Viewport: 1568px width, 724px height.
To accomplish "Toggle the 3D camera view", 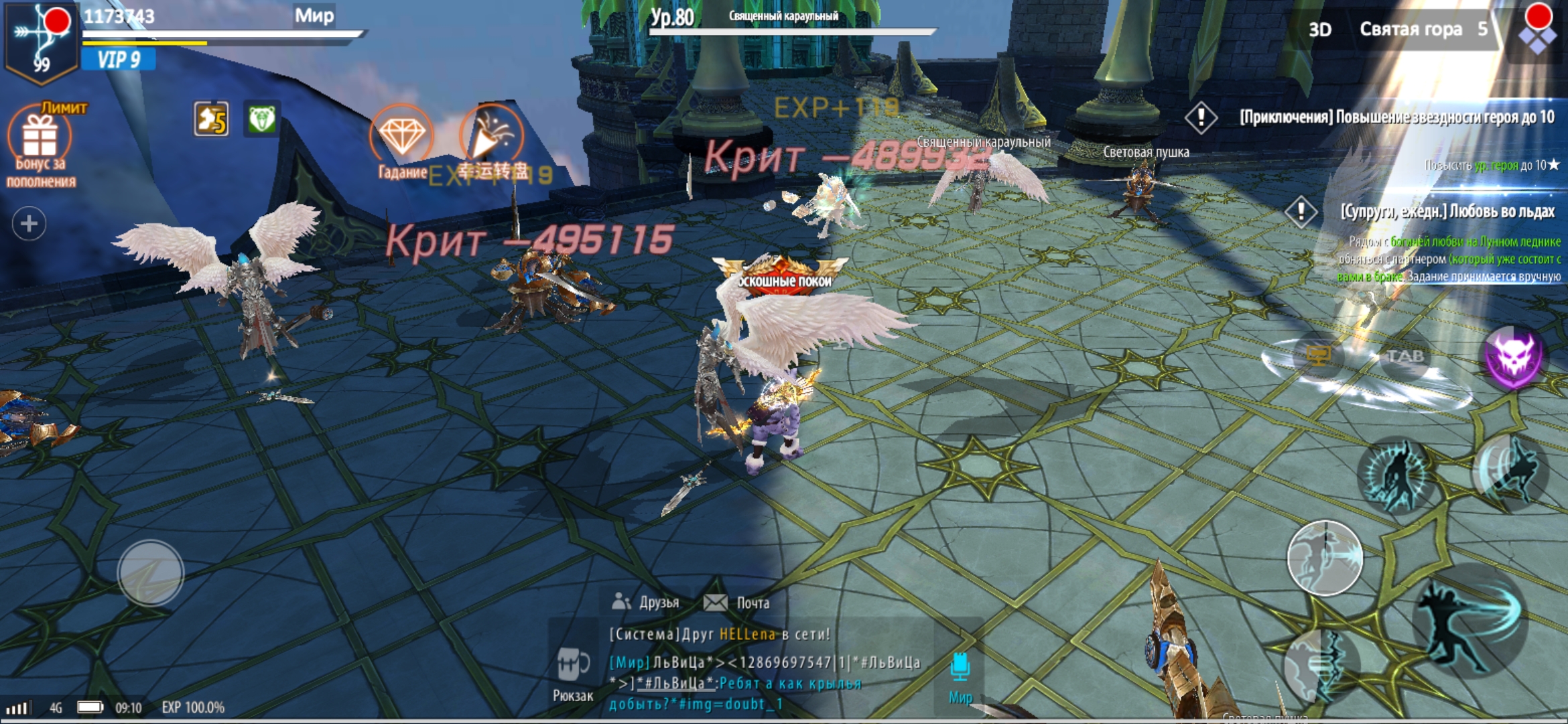I will [1319, 29].
